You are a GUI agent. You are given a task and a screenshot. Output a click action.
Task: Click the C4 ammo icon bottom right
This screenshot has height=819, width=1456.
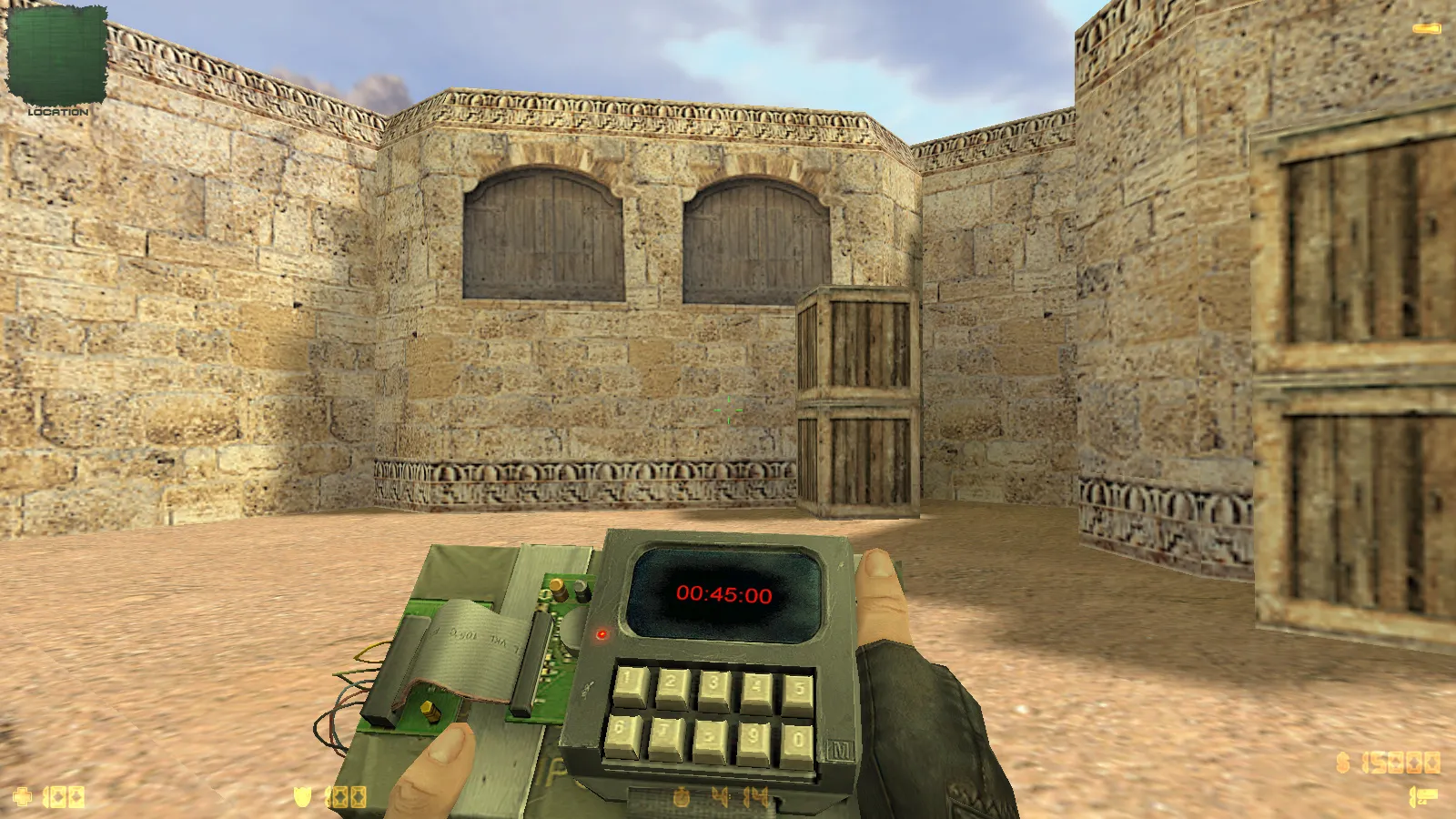tap(1425, 795)
